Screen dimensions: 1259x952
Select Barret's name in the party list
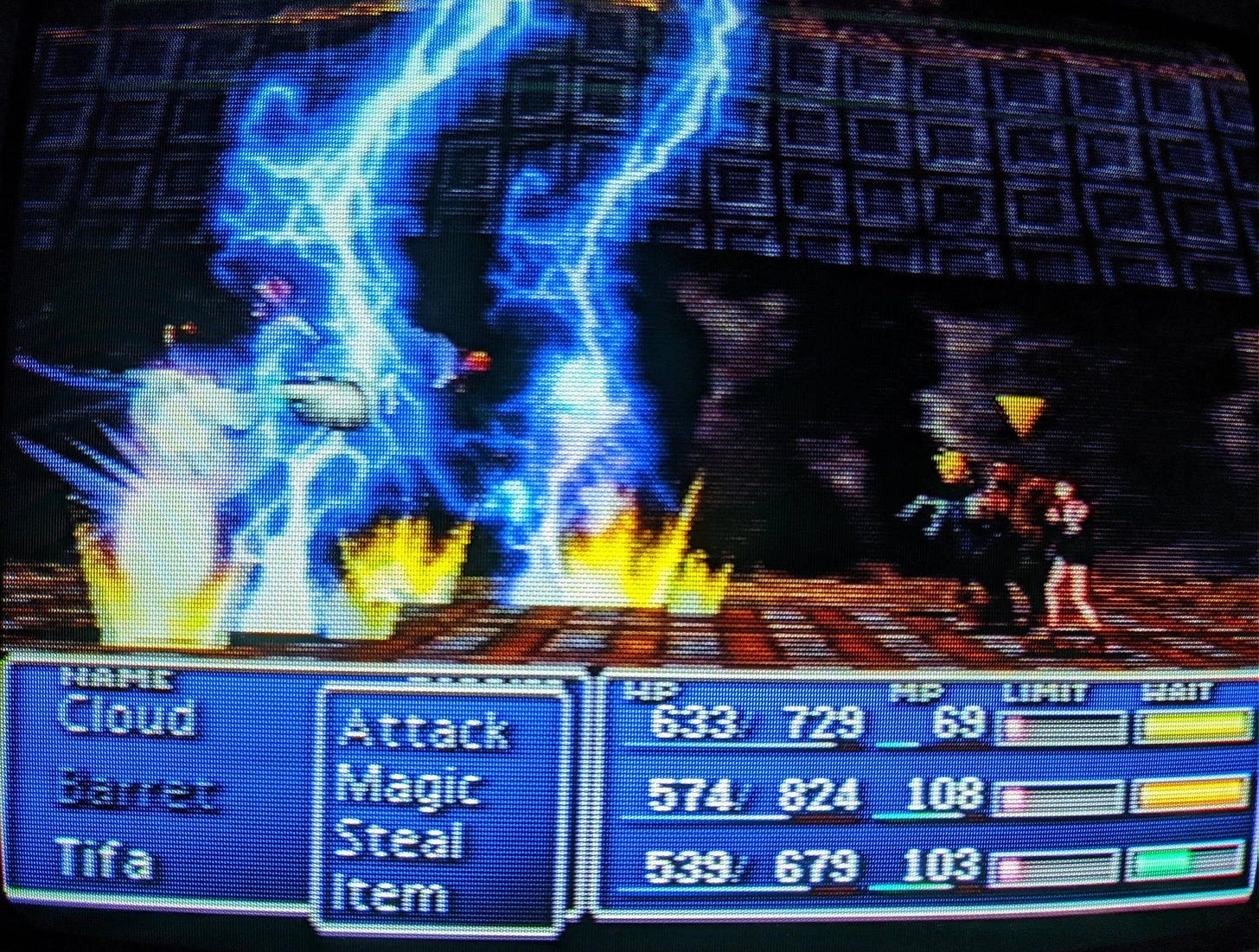coord(138,793)
